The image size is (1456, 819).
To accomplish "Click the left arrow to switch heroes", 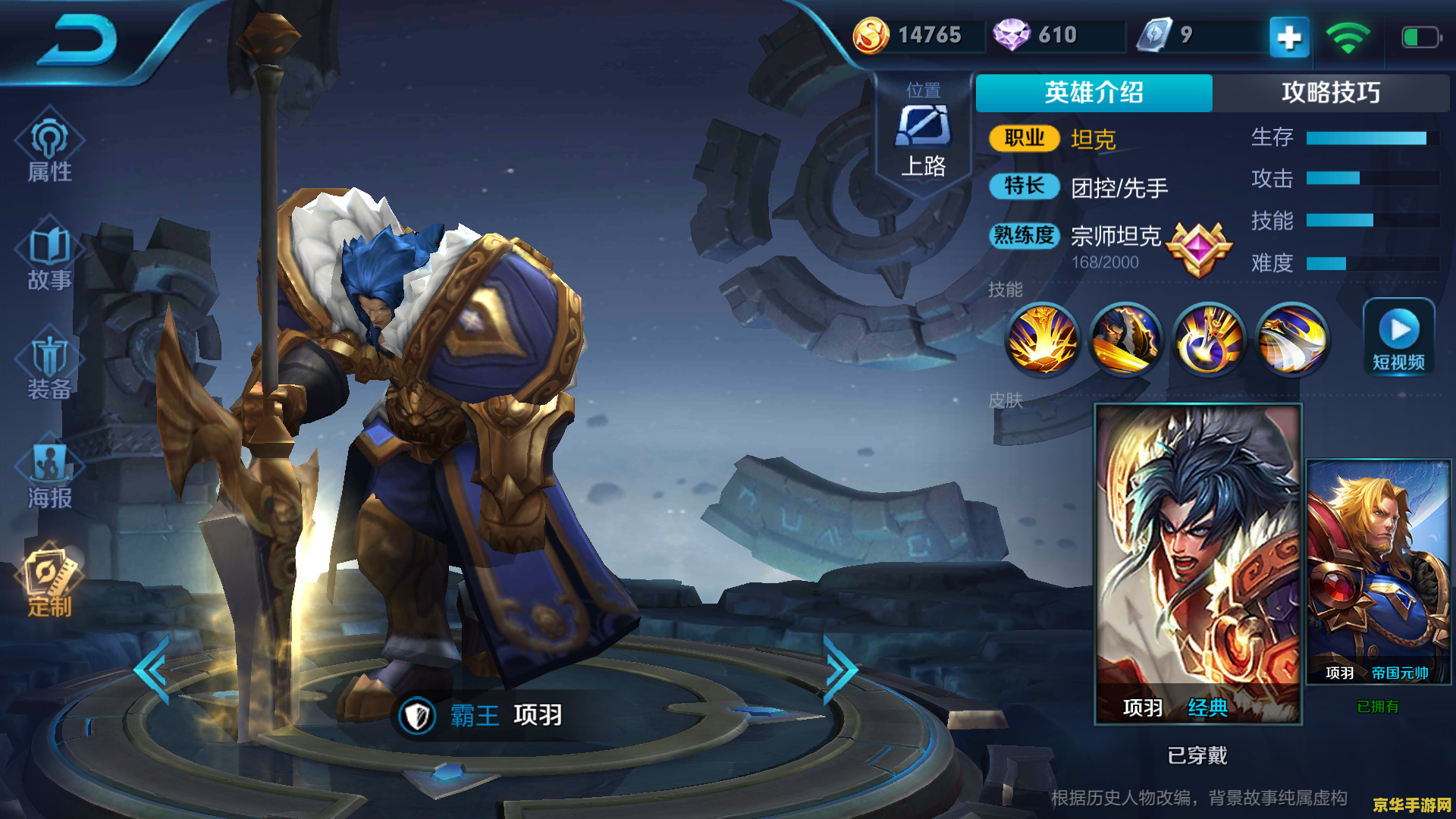I will pos(151,670).
